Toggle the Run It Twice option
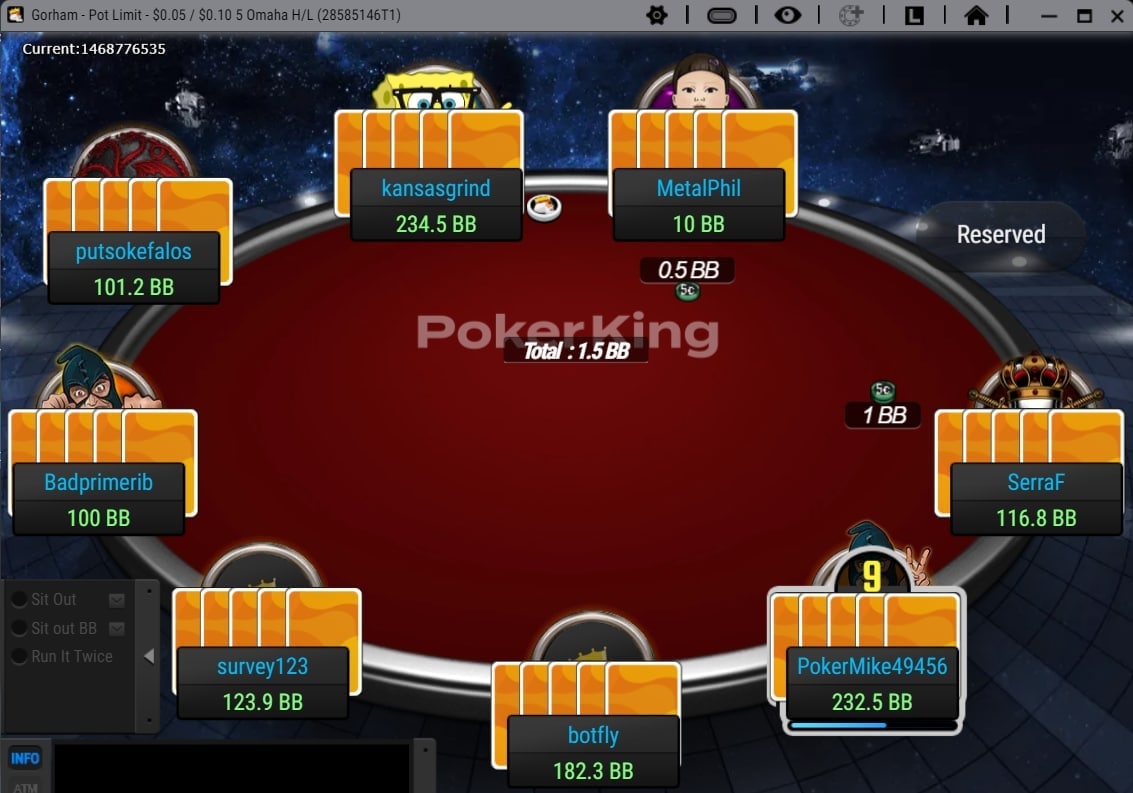The image size is (1133, 793). tap(19, 657)
